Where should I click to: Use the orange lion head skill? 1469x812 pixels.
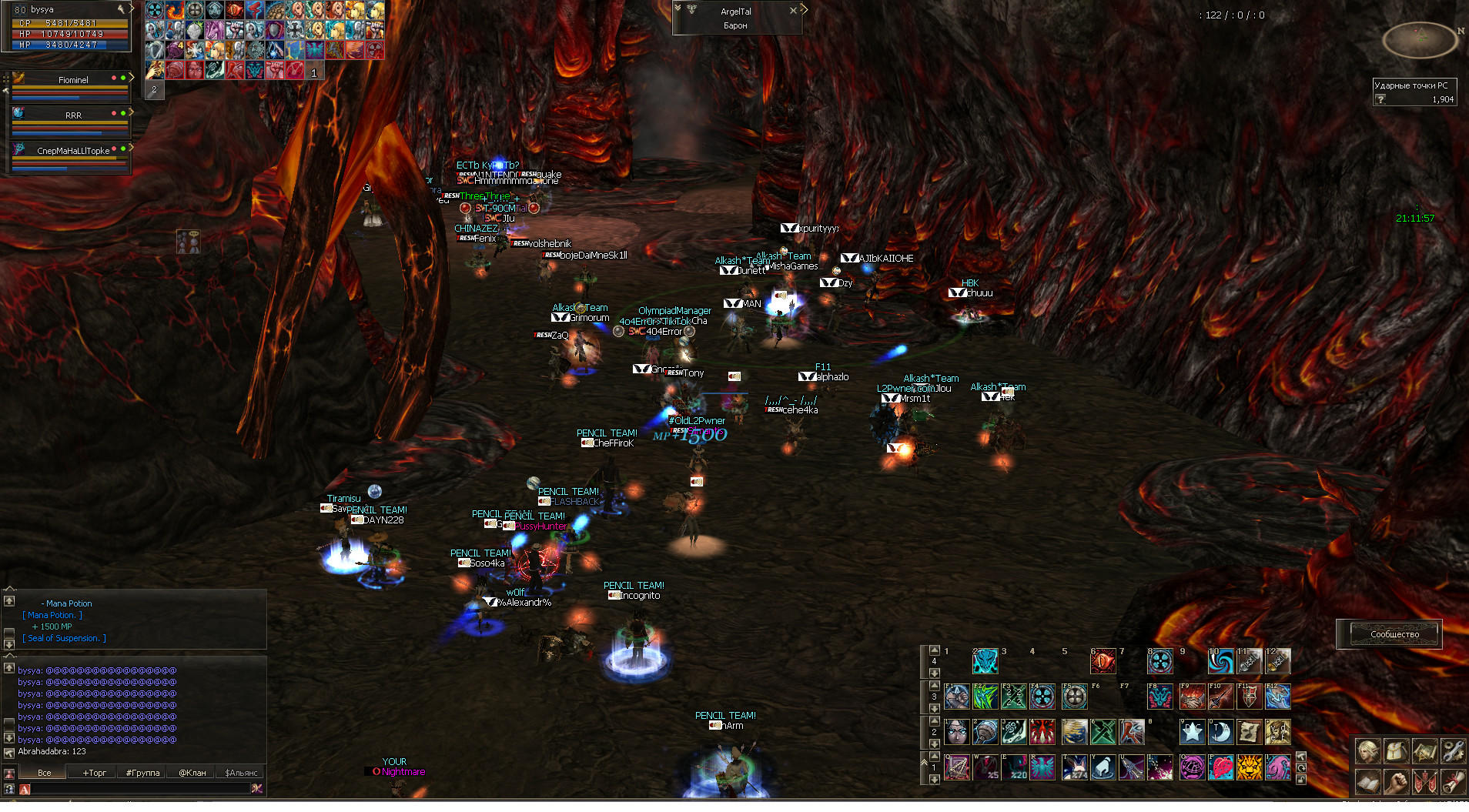[1249, 767]
